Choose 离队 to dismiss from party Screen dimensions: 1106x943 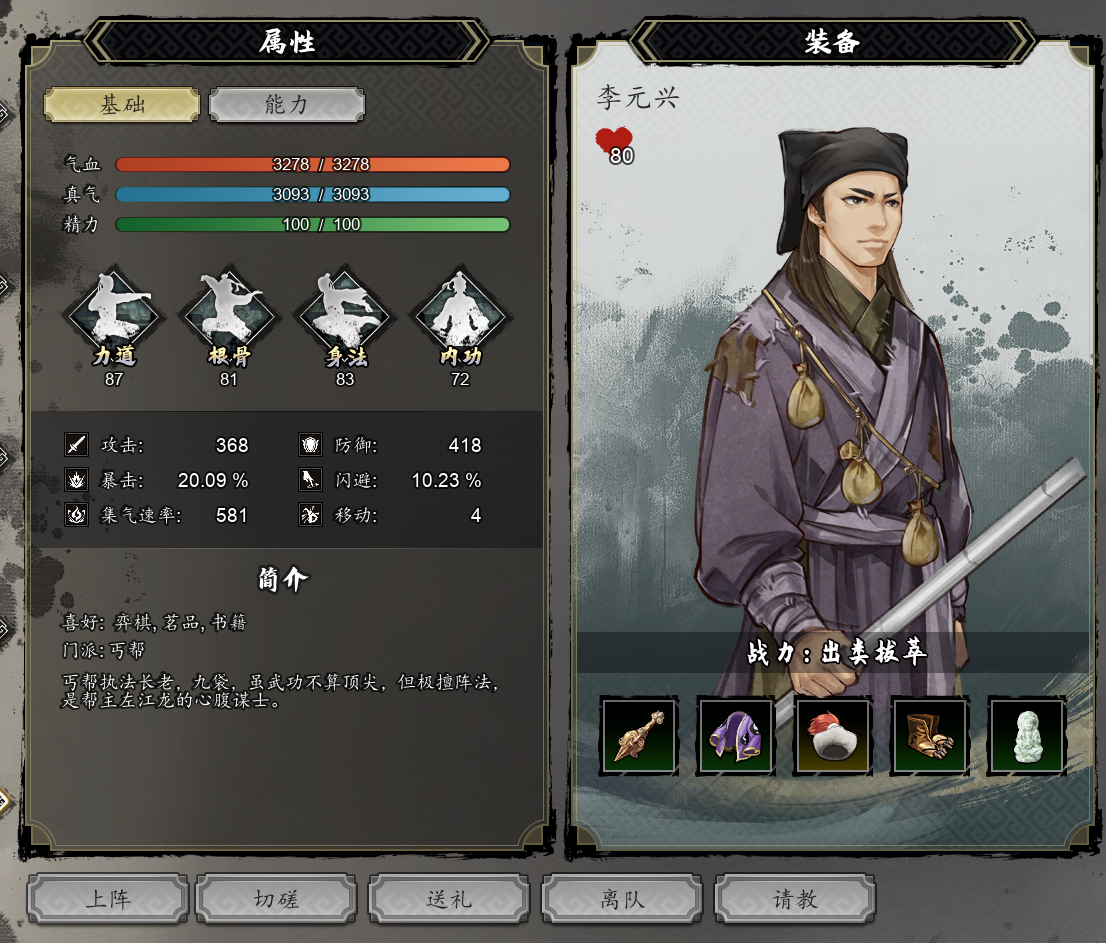pos(622,899)
